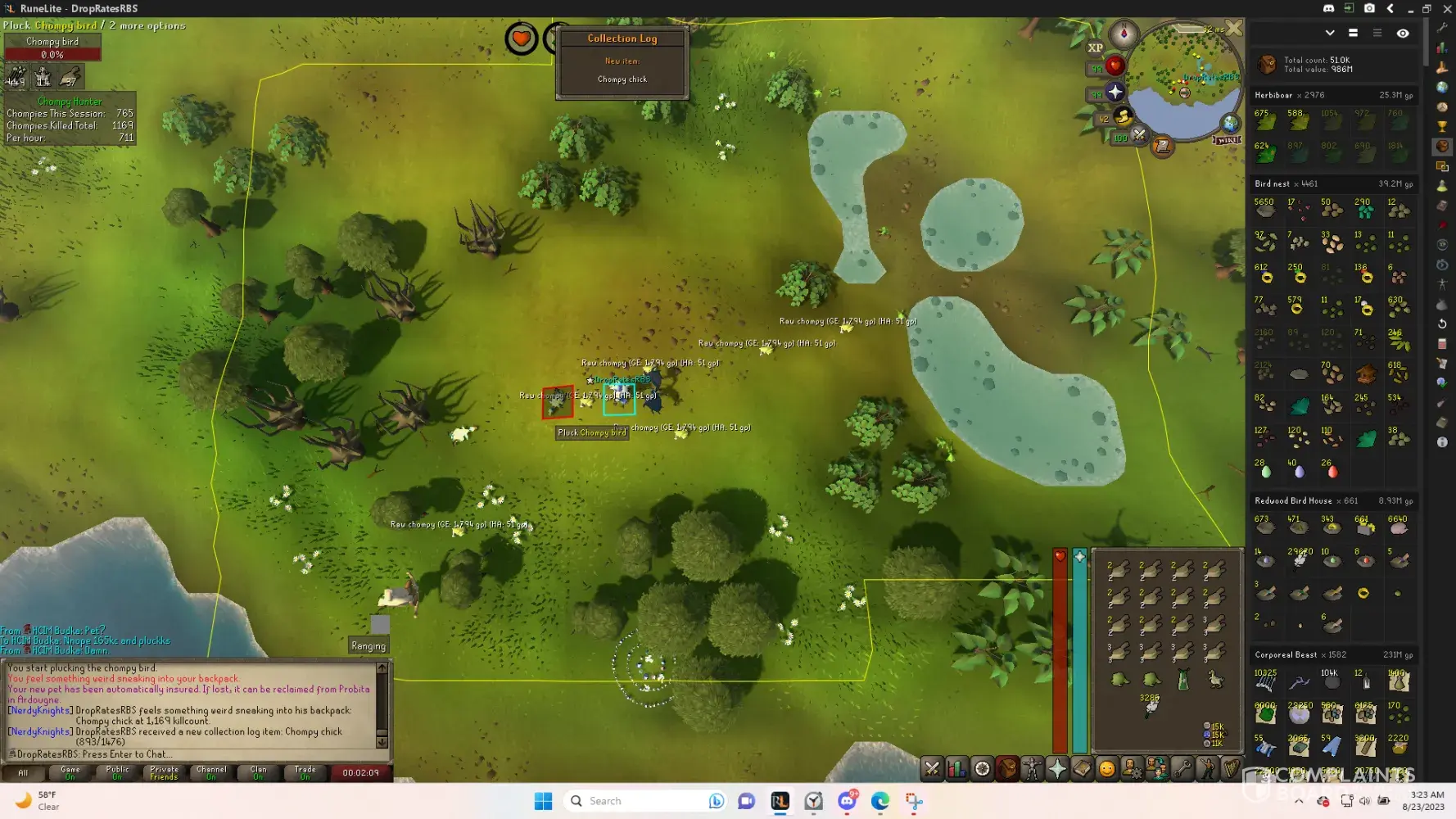Open the Prayer tab
Viewport: 1456px width, 819px height.
click(x=1057, y=768)
